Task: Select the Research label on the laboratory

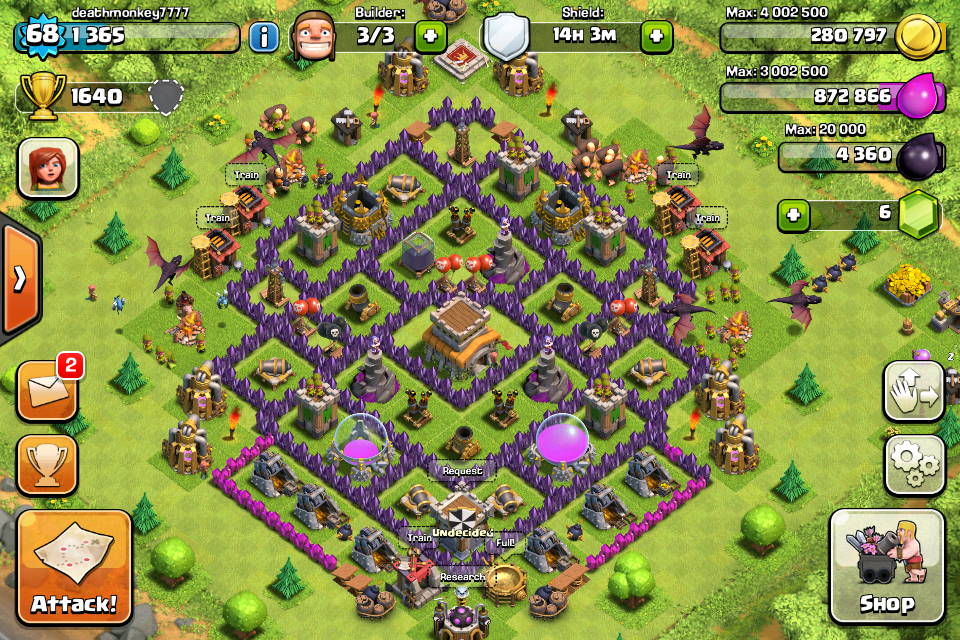Action: pyautogui.click(x=462, y=577)
